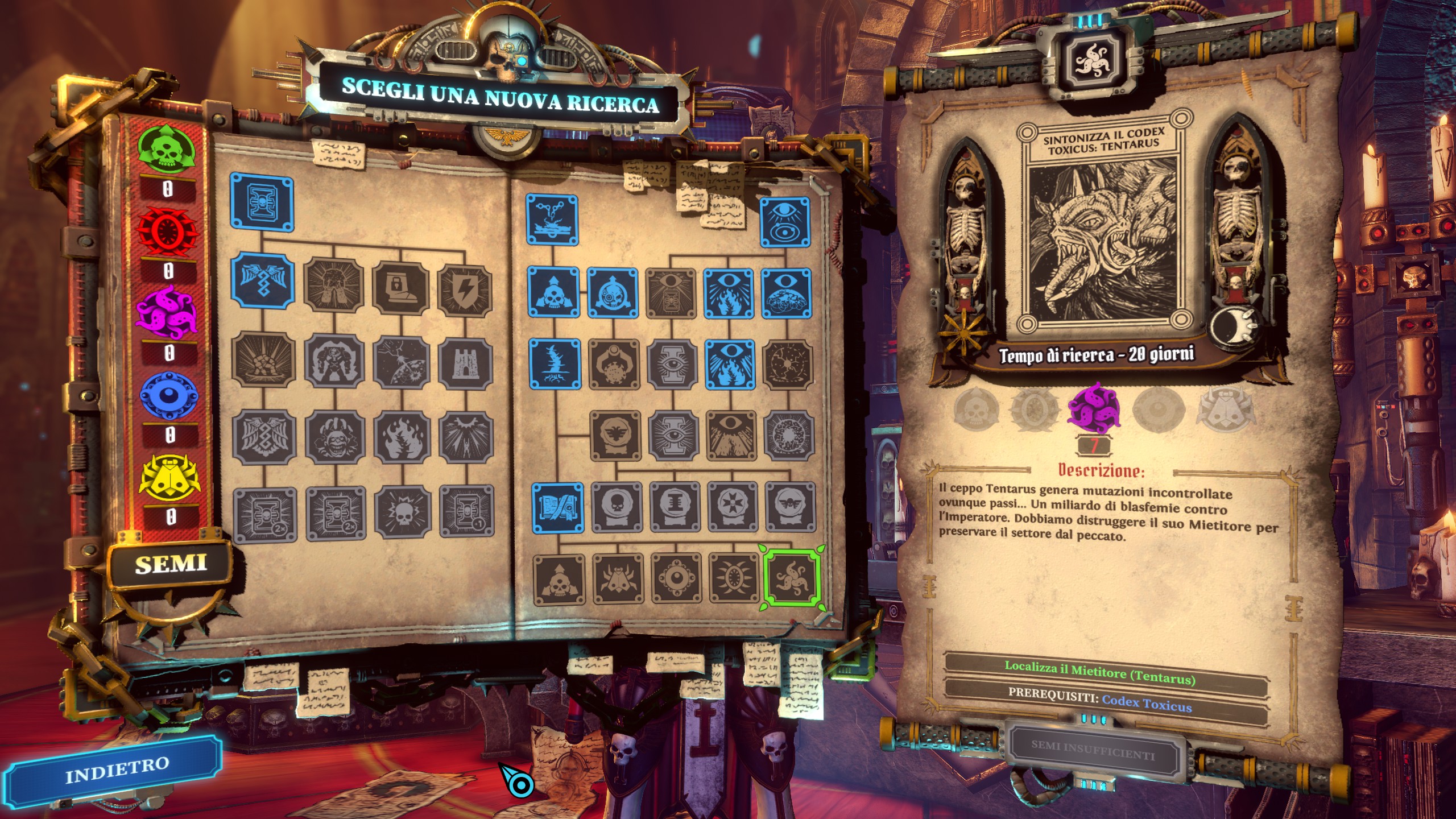The width and height of the screenshot is (1456, 819).
Task: Choose the grey padlock research node
Action: pos(400,287)
